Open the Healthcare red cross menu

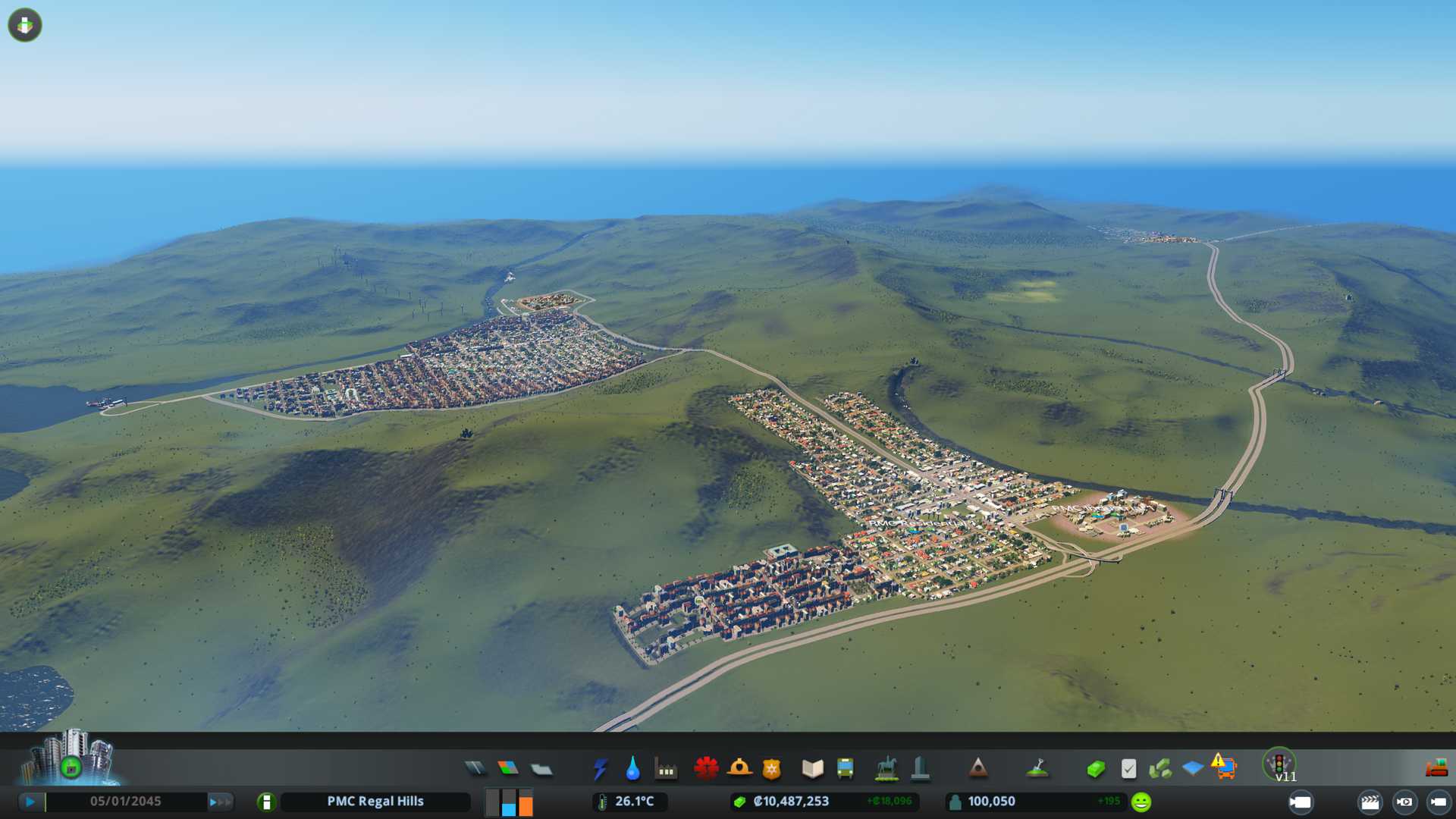tap(706, 769)
